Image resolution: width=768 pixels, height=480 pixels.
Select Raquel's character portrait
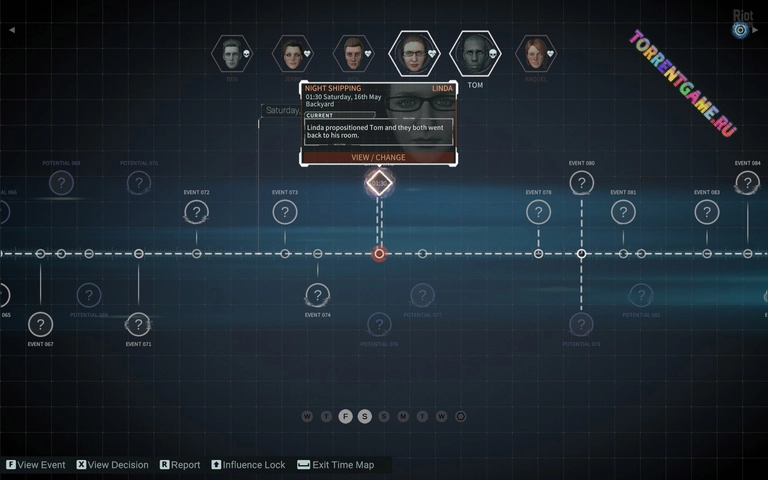536,53
